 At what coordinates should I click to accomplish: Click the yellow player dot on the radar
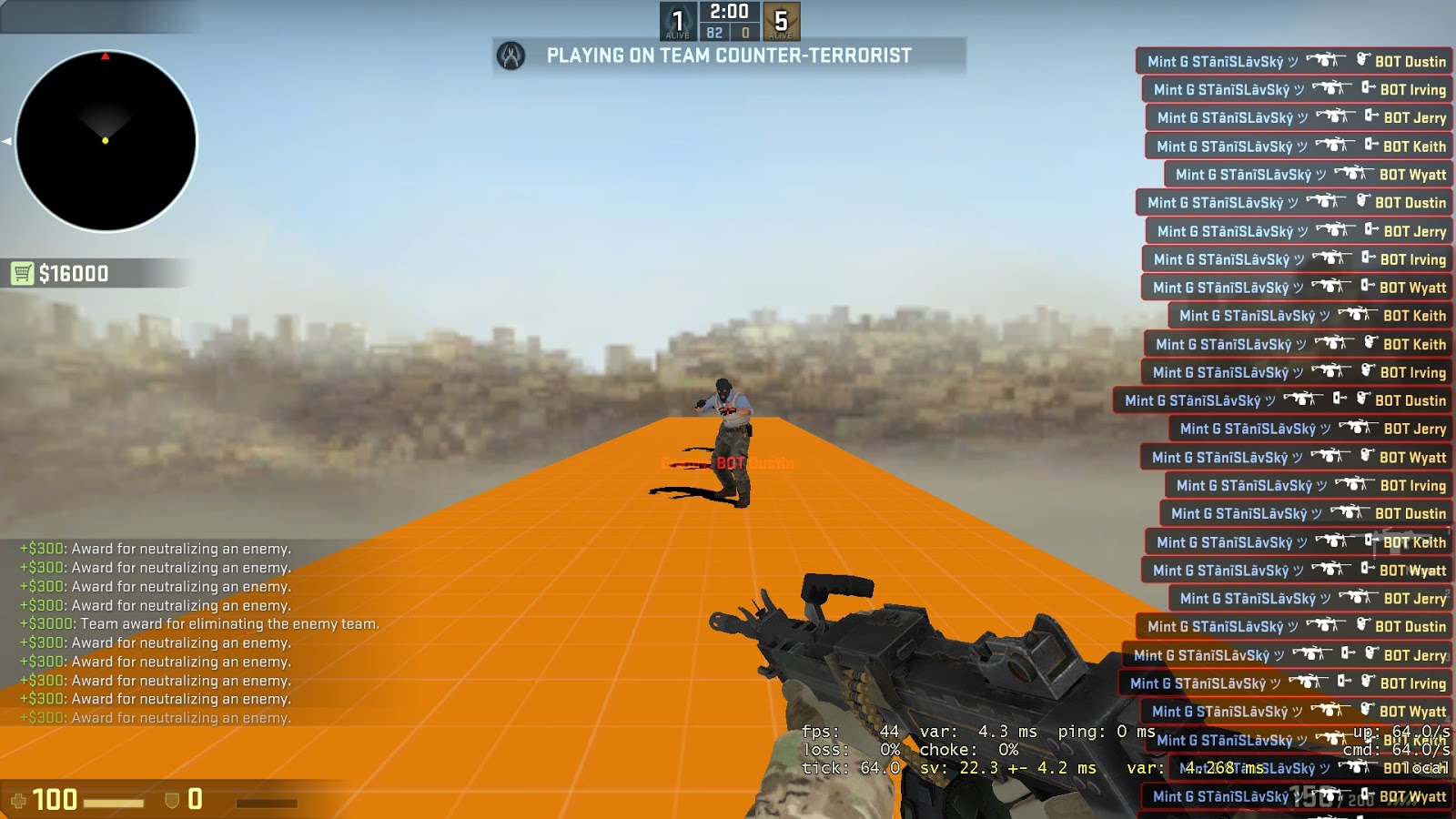click(x=105, y=141)
